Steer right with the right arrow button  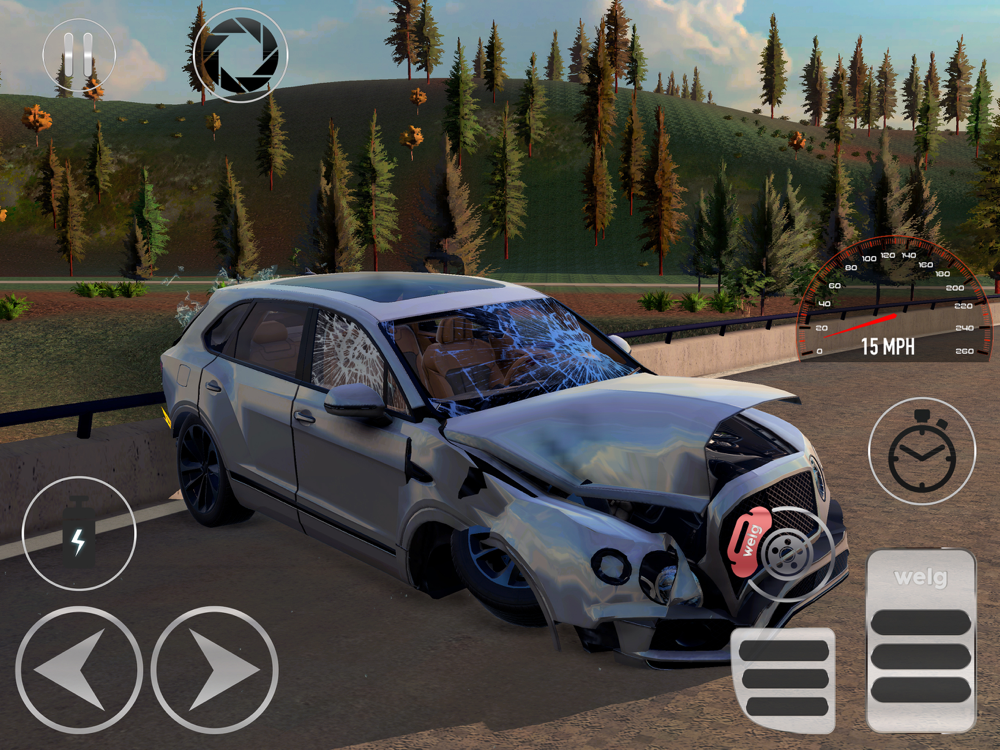[x=215, y=670]
